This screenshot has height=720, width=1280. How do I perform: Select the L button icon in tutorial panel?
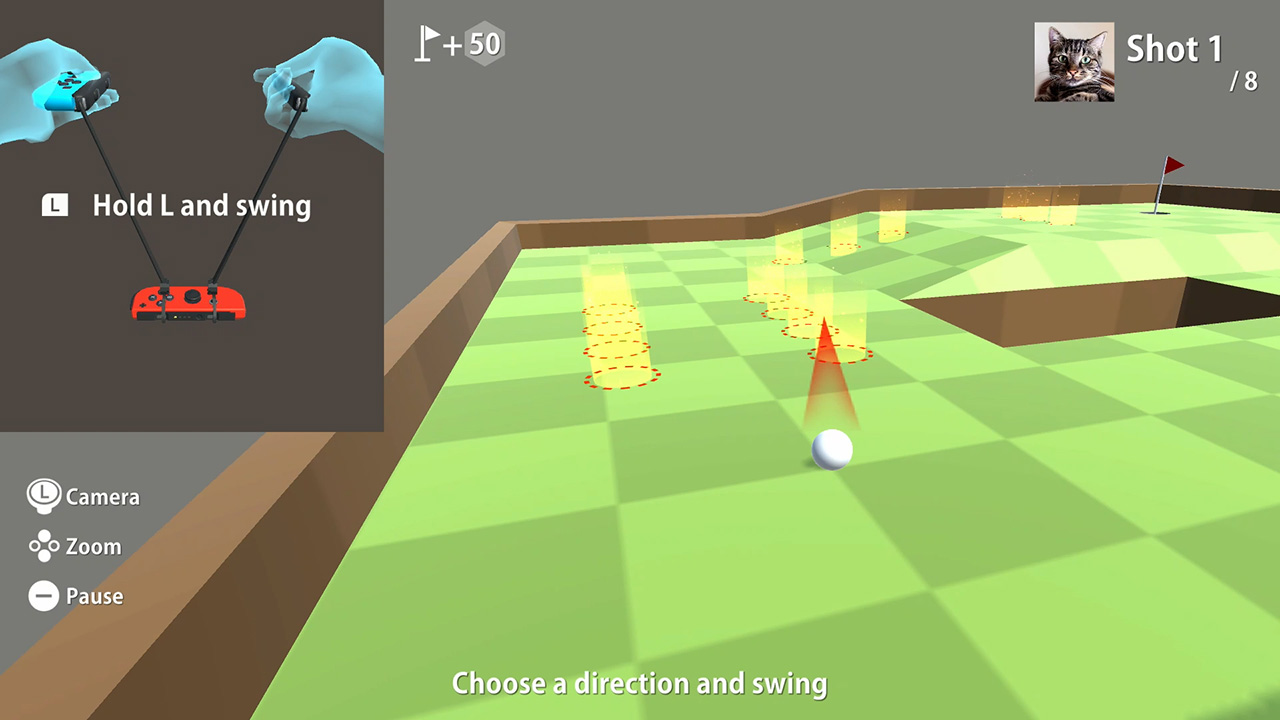point(55,206)
